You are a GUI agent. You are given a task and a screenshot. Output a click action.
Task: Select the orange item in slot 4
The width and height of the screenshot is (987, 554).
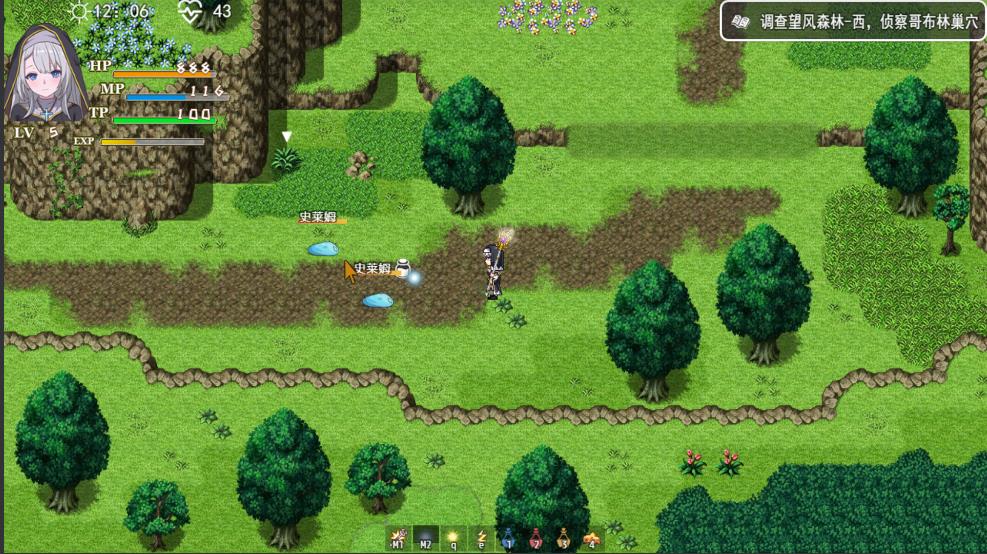coord(591,538)
